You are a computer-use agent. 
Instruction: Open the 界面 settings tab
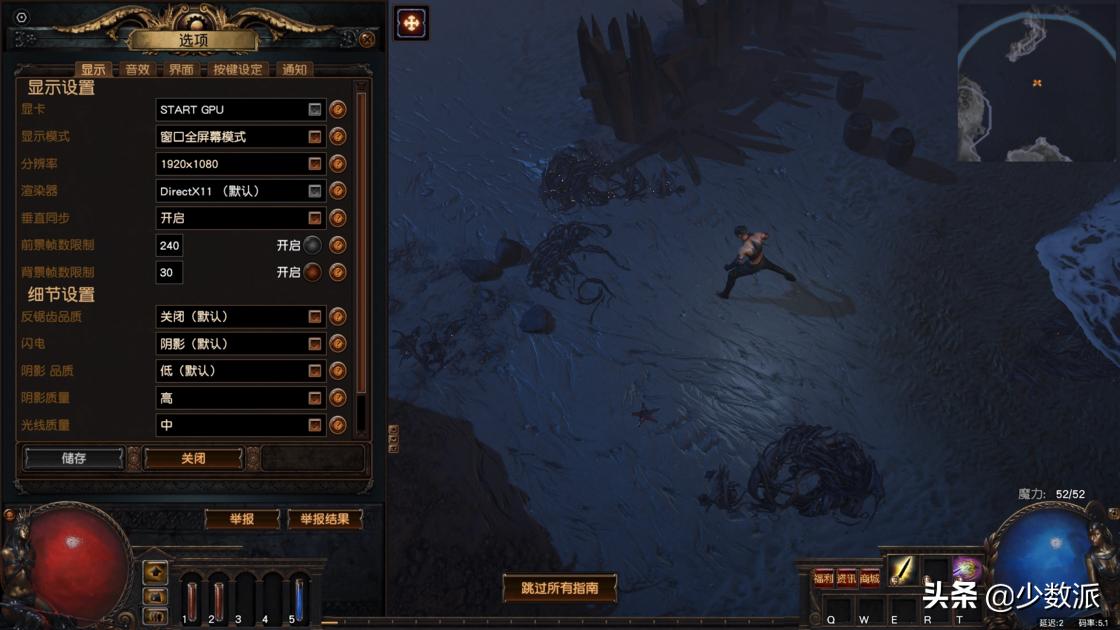point(181,70)
